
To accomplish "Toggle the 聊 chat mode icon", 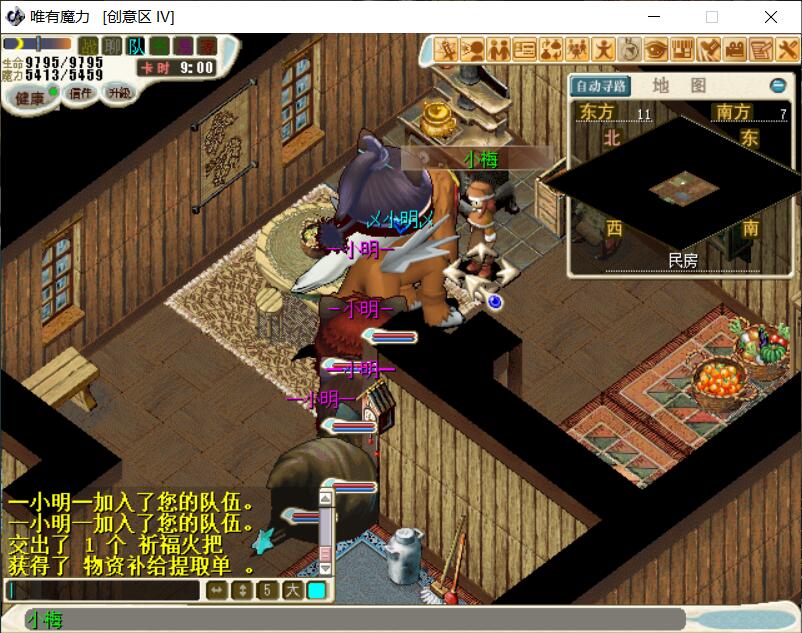I will (x=113, y=45).
